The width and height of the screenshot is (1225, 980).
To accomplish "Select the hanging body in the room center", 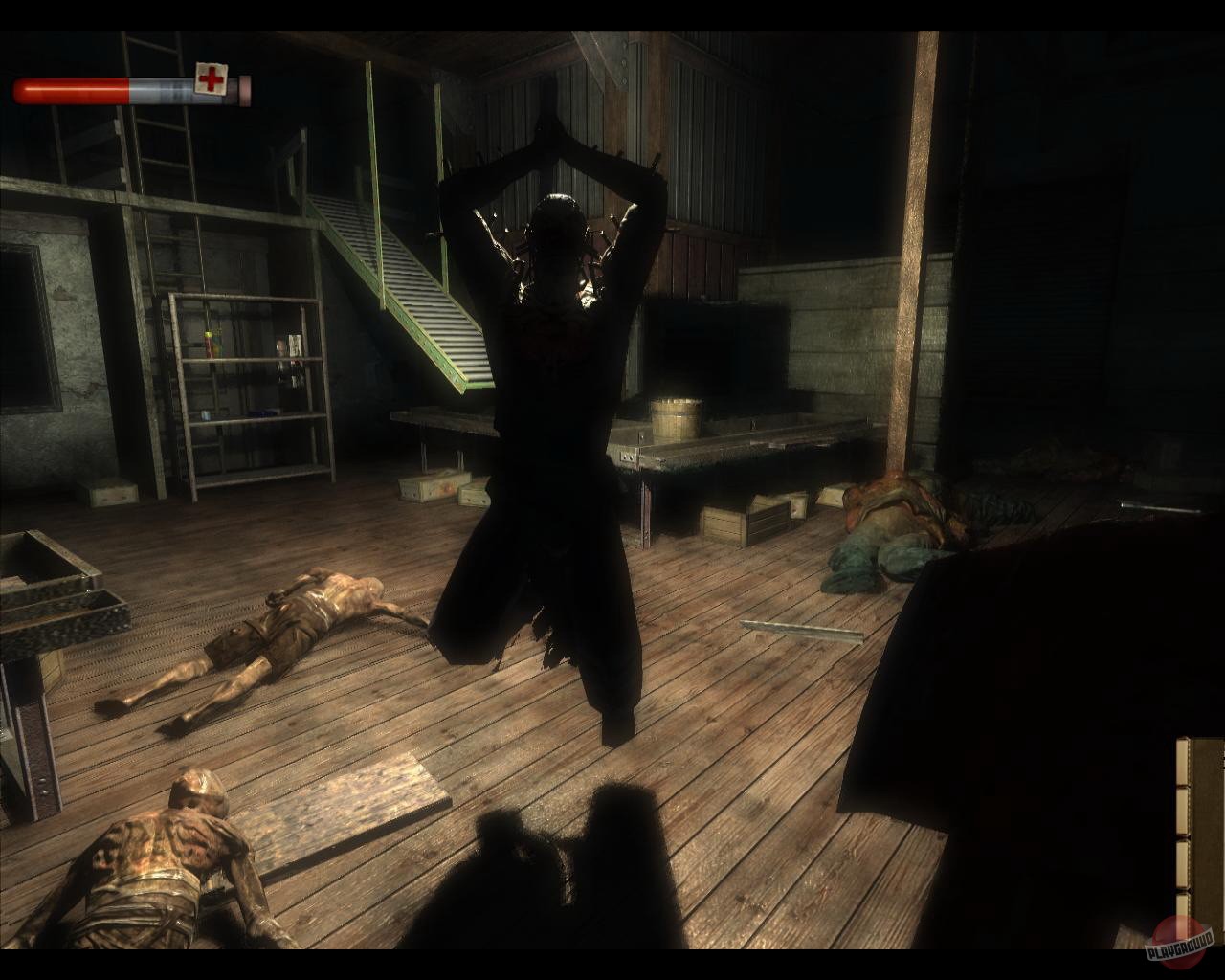I will tap(553, 383).
